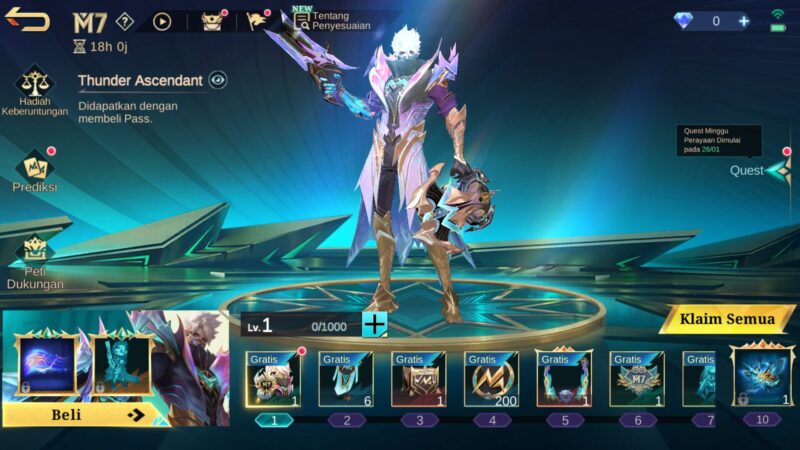Open Hadiah Keberuntungan menu

click(x=34, y=92)
